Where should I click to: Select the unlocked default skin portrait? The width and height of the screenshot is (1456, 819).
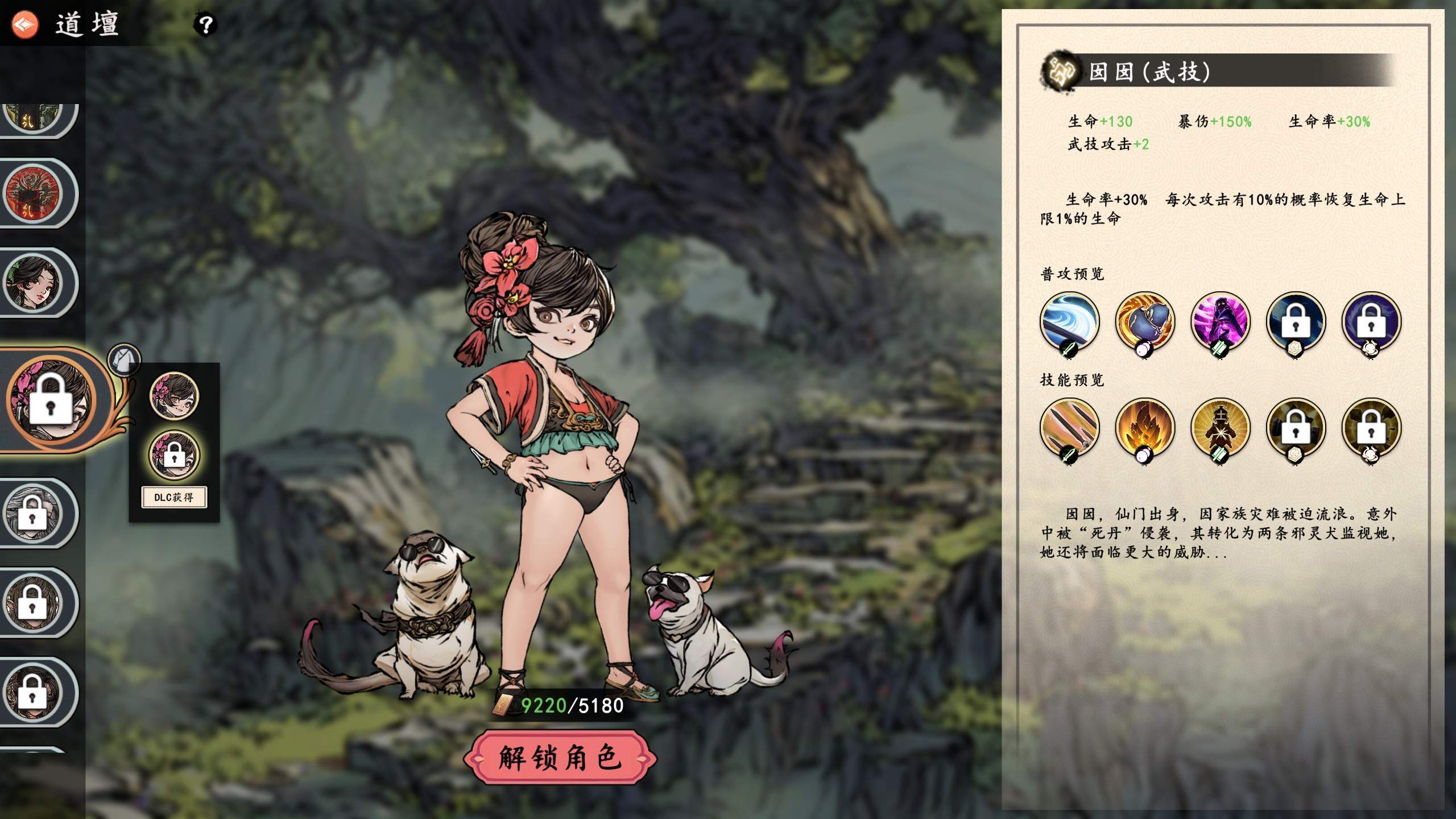pyautogui.click(x=174, y=396)
